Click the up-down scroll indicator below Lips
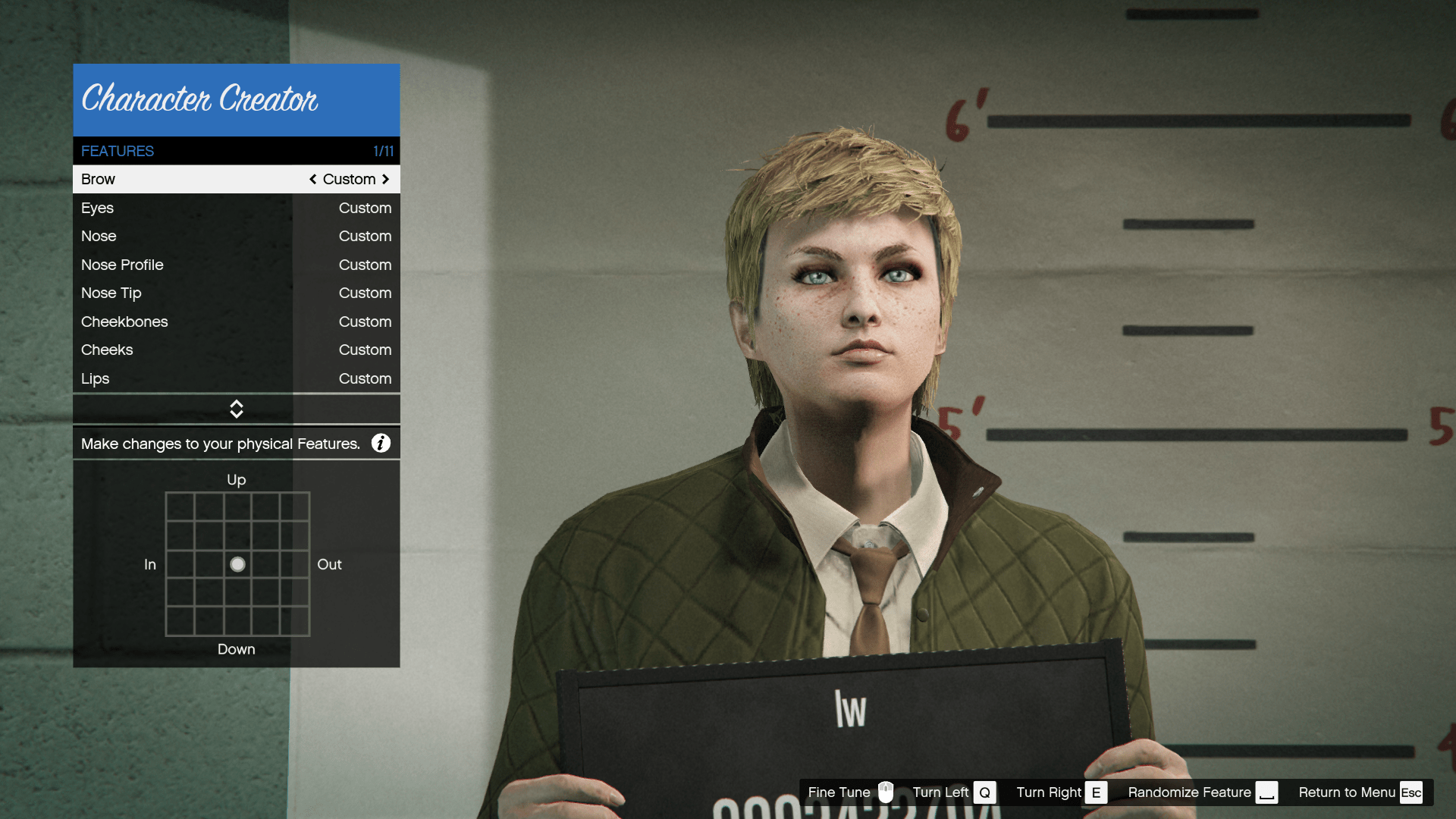 [x=236, y=409]
